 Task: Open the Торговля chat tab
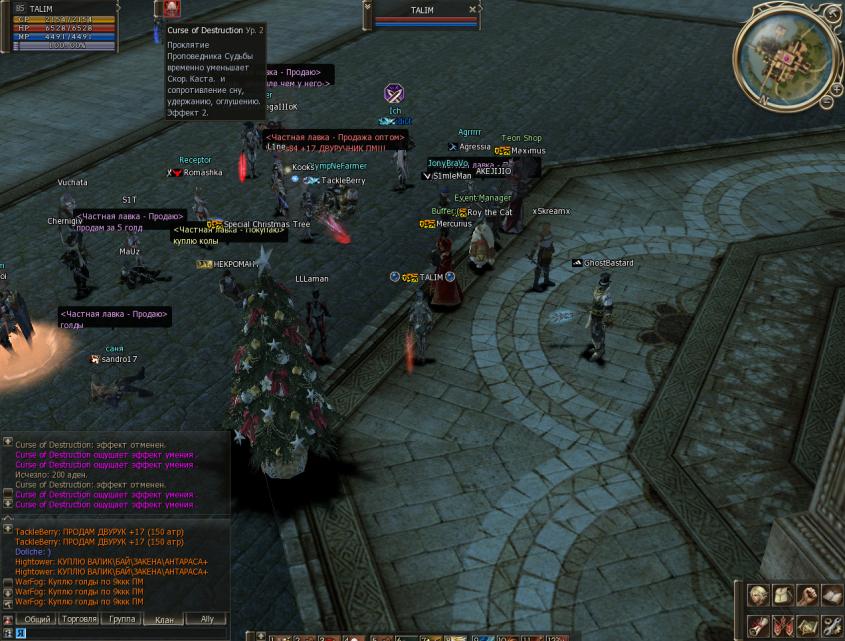click(x=79, y=619)
